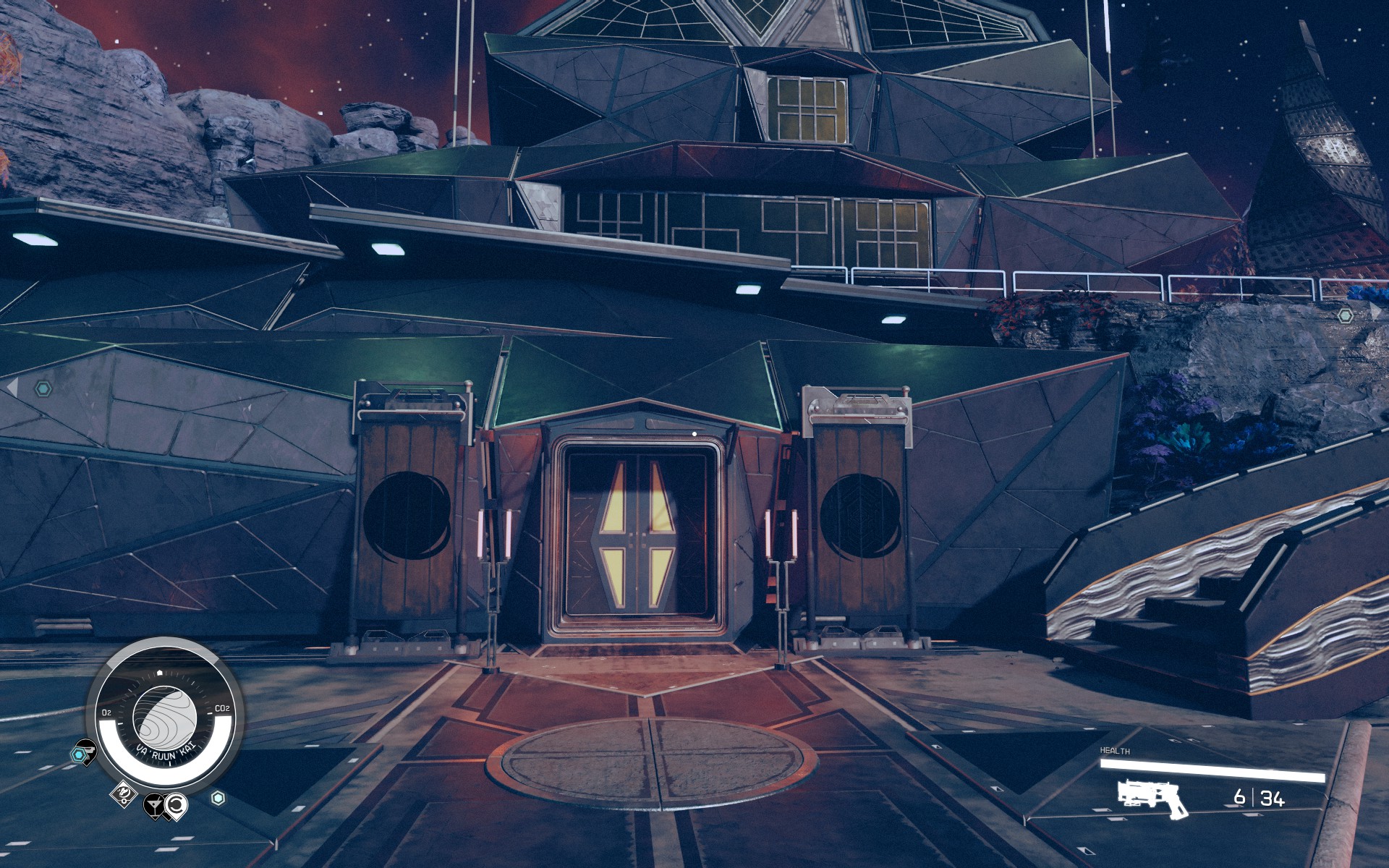The width and height of the screenshot is (1389, 868).
Task: Select the weapon vendor marker icon
Action: [87, 749]
